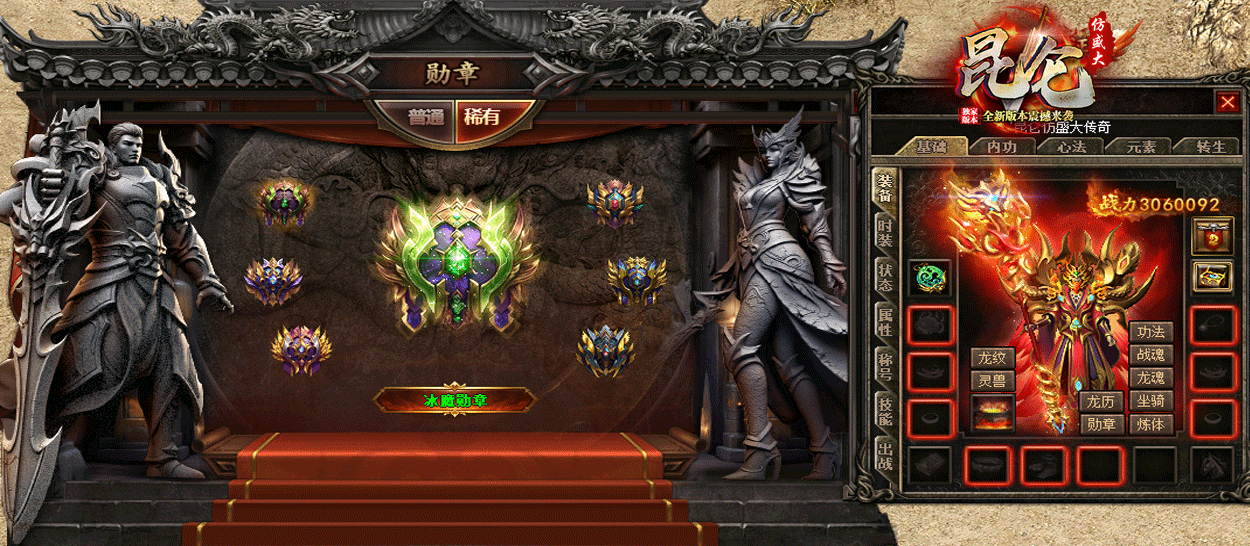Go to the 转生 tab
Screen dimensions: 1250x546
tap(1209, 146)
